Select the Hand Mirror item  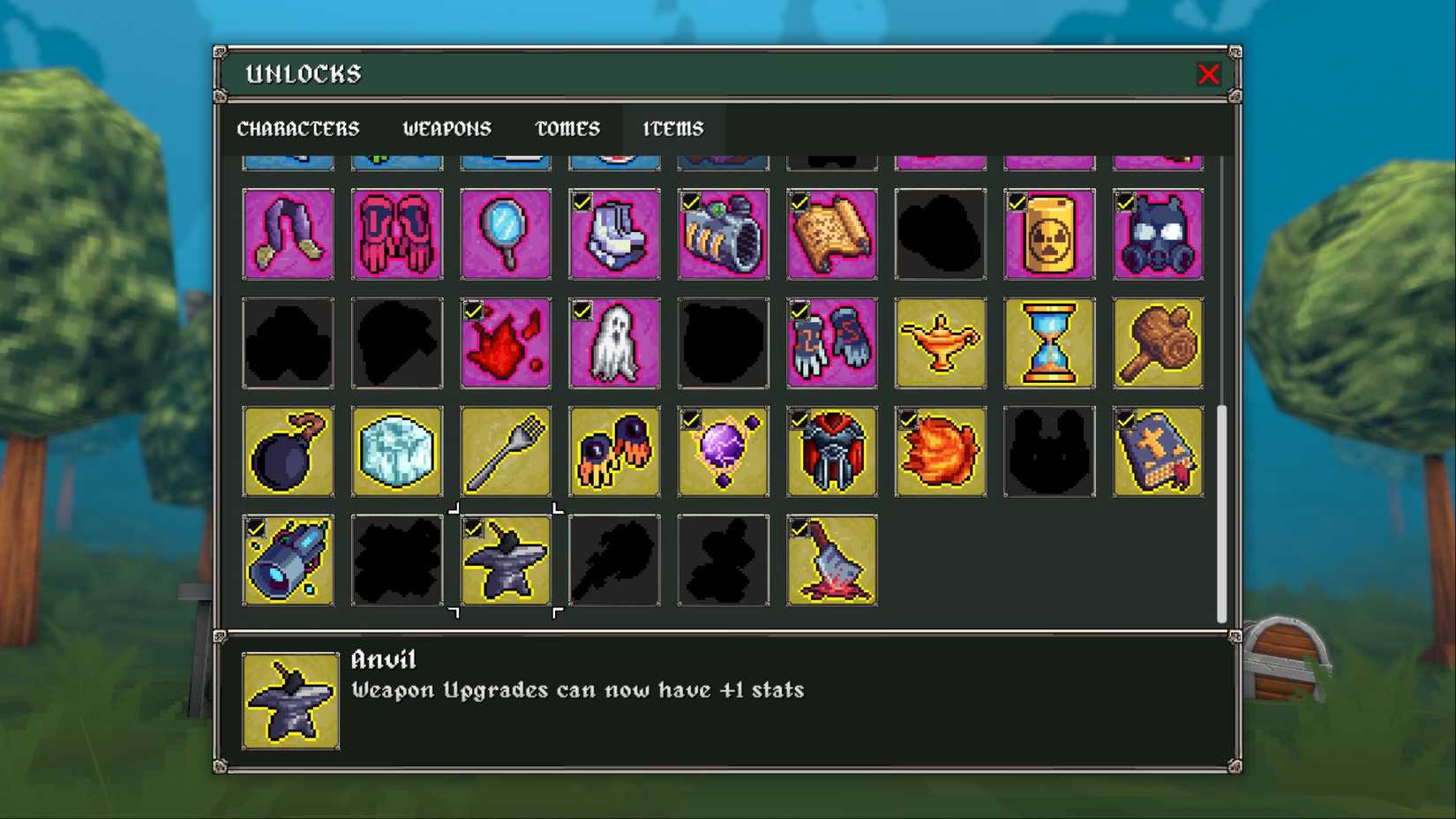[x=506, y=234]
